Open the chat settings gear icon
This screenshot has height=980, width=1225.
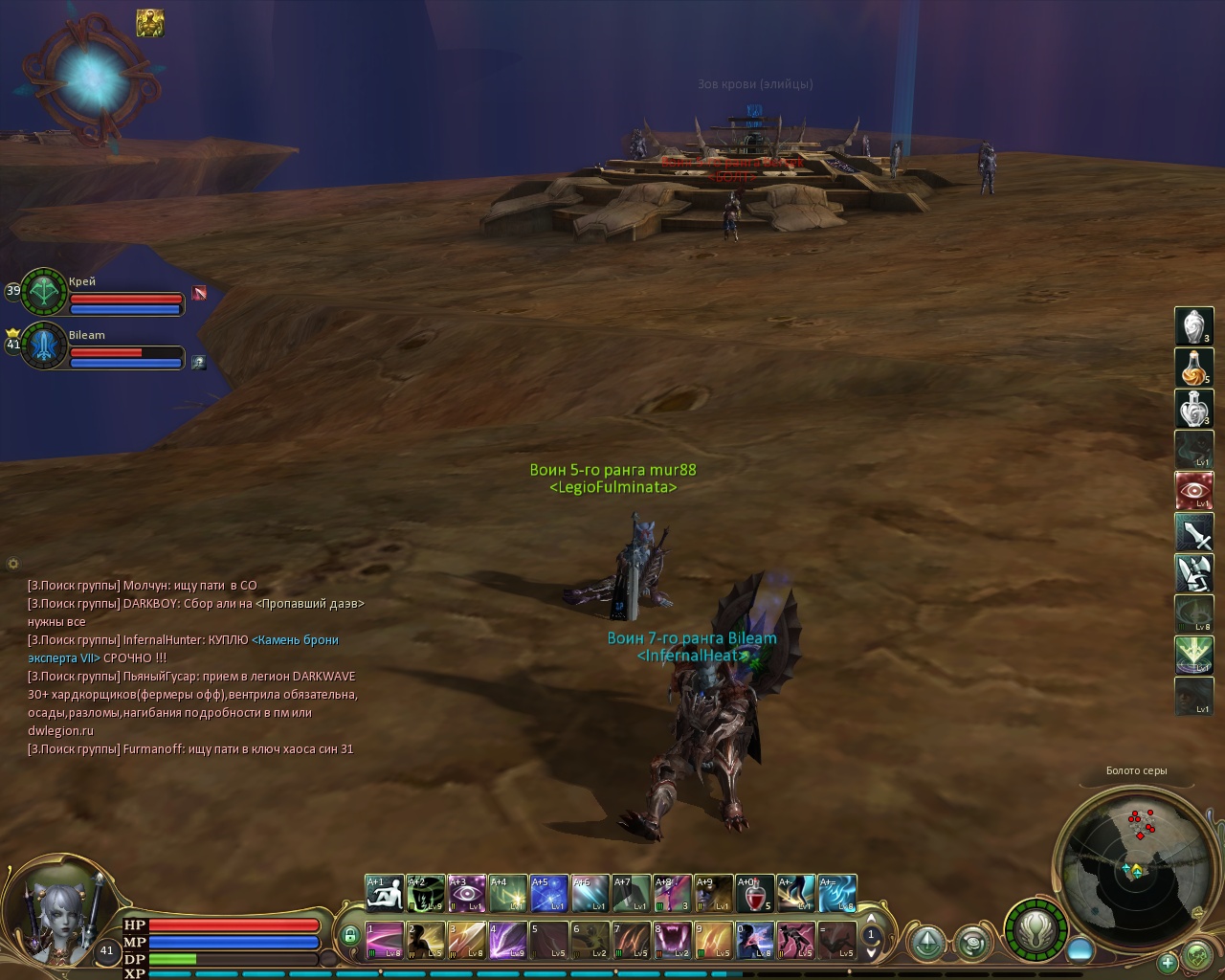pos(13,564)
